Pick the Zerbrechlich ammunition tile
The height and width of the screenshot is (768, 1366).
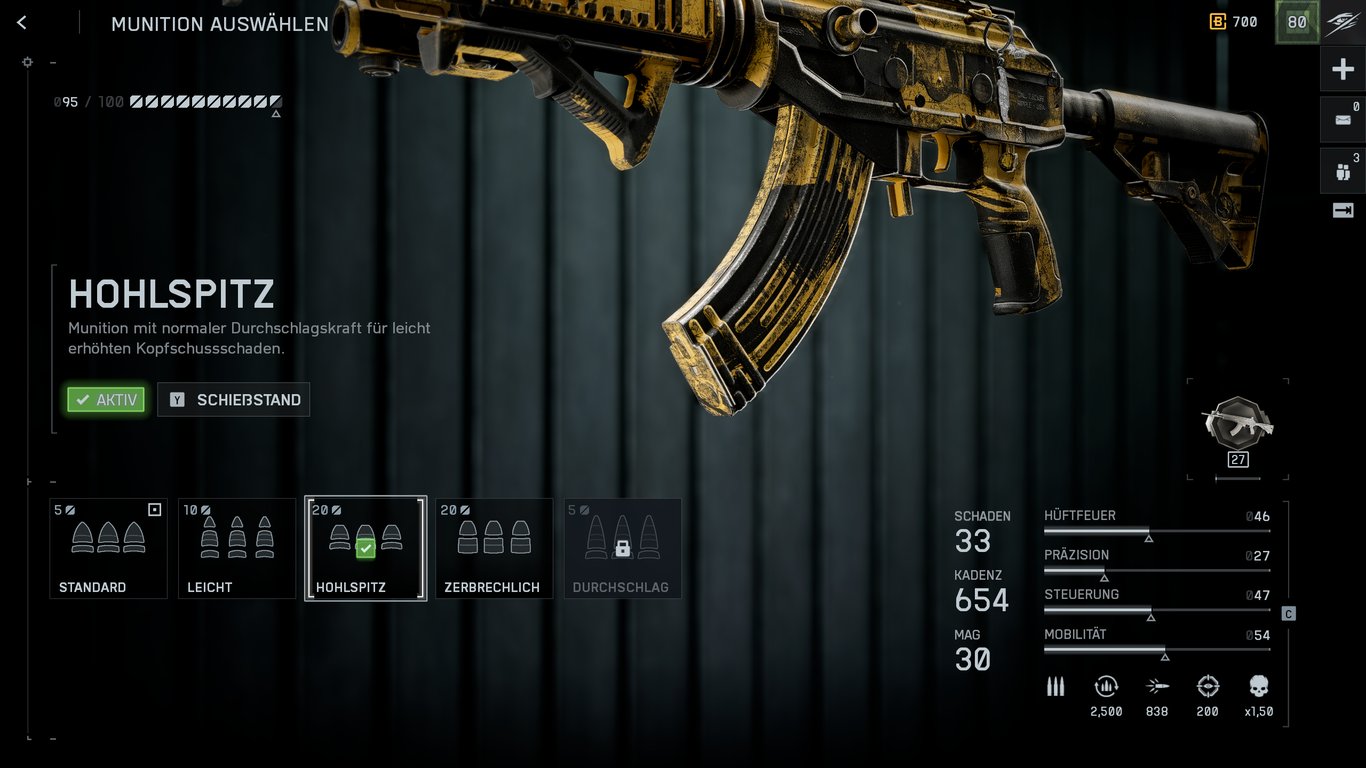click(494, 548)
